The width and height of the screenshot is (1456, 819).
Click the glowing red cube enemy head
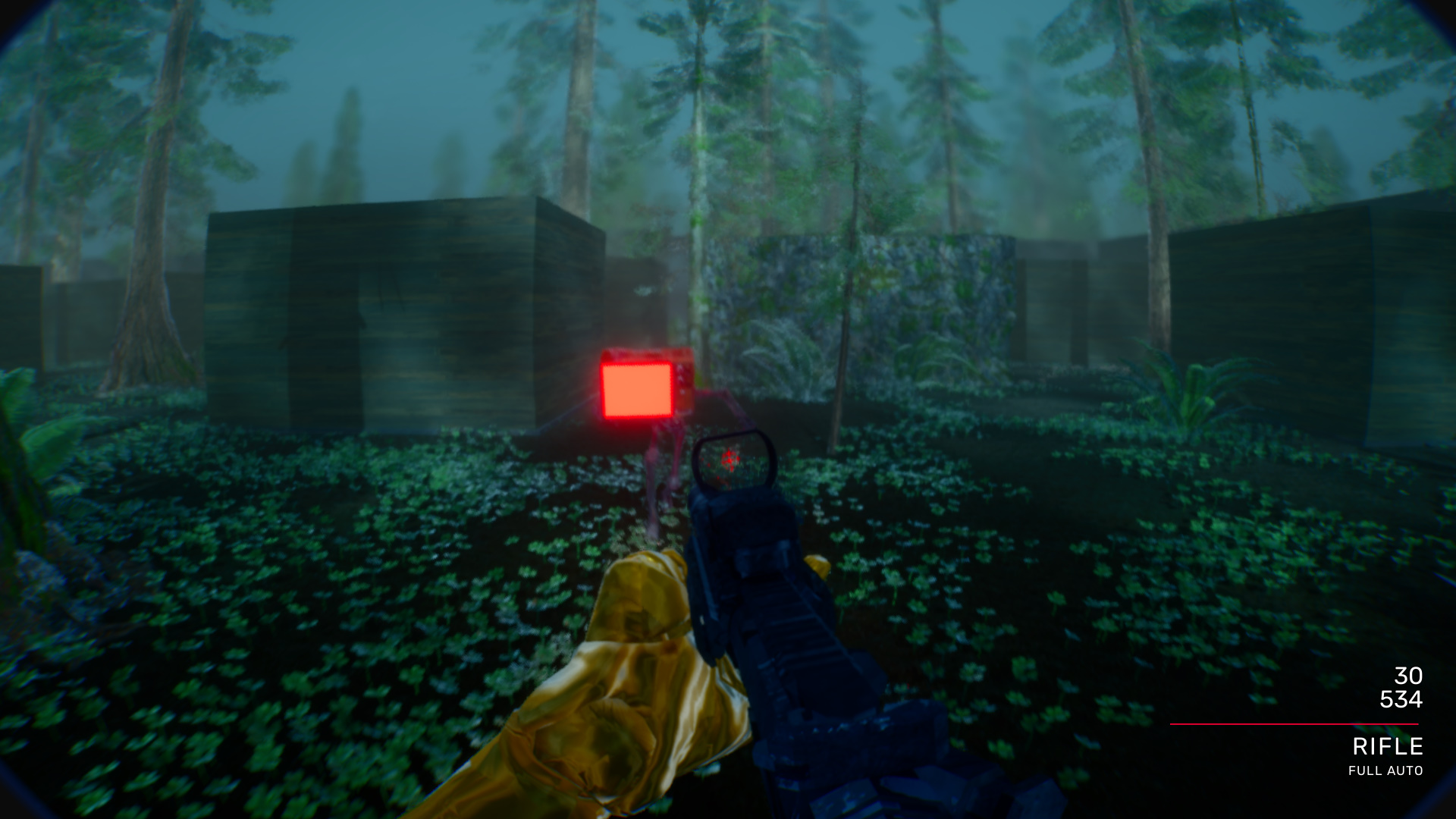click(x=637, y=389)
